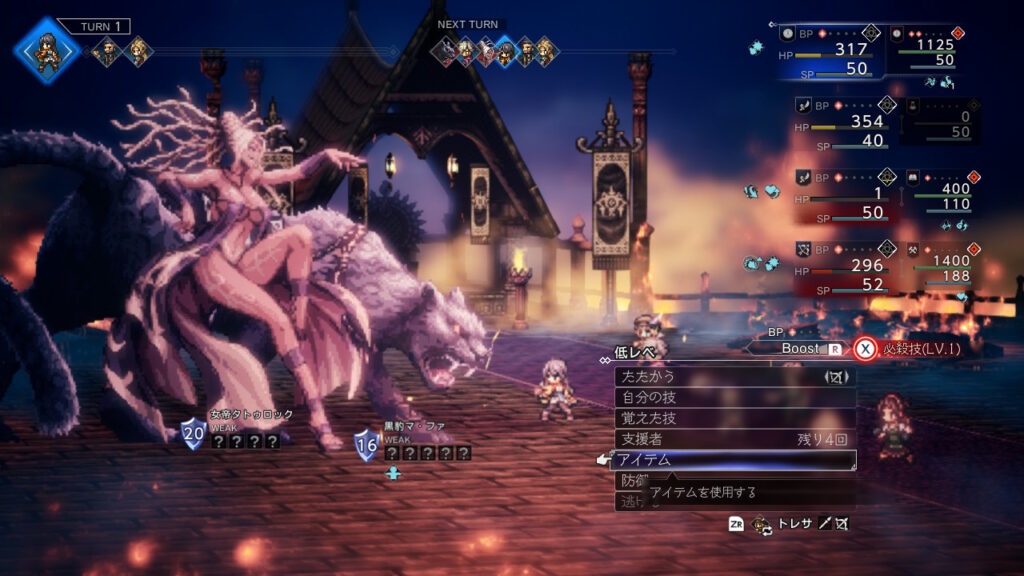Select 支援者 with 残り4回 remaining

coord(734,439)
